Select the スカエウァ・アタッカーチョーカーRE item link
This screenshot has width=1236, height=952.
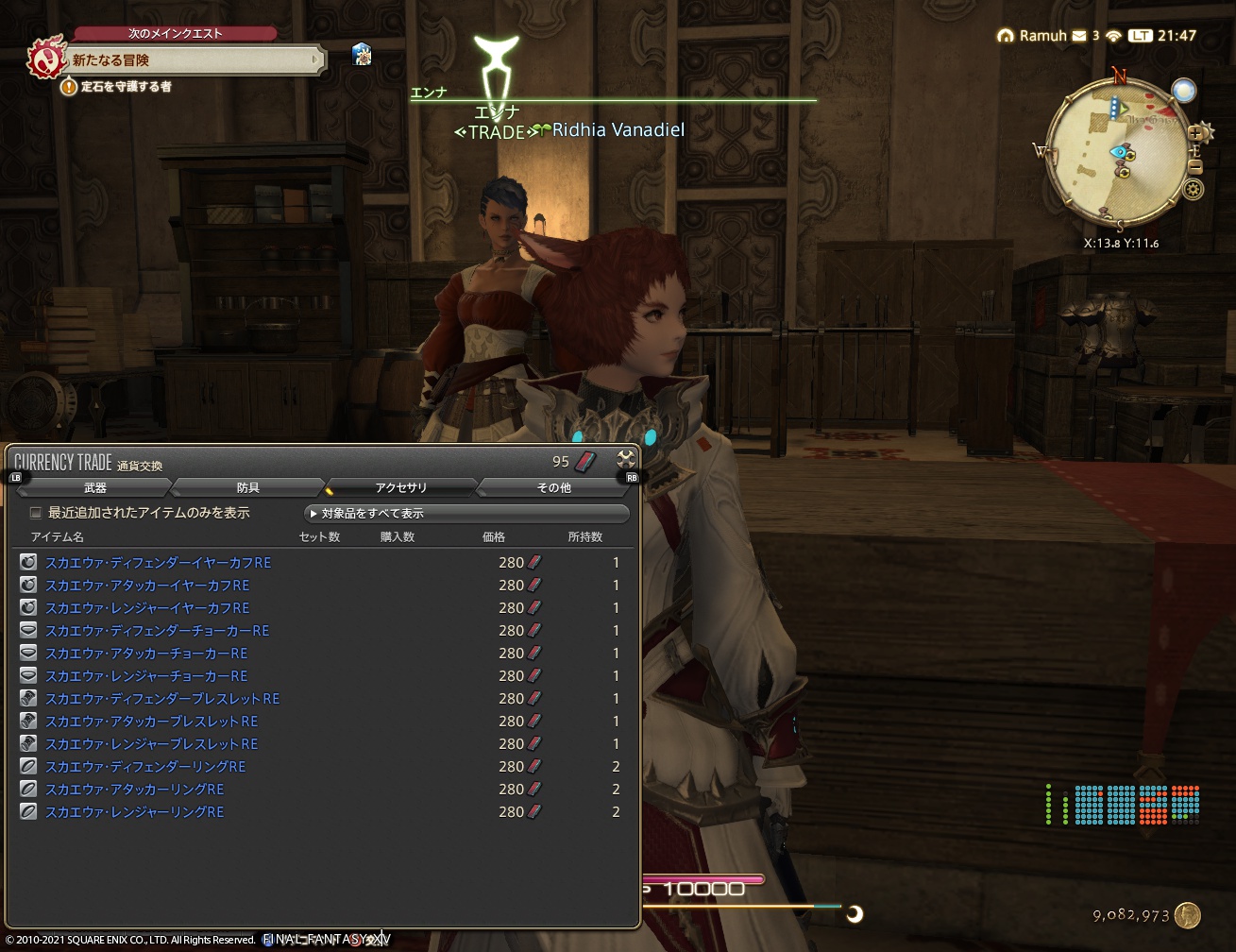tap(146, 653)
